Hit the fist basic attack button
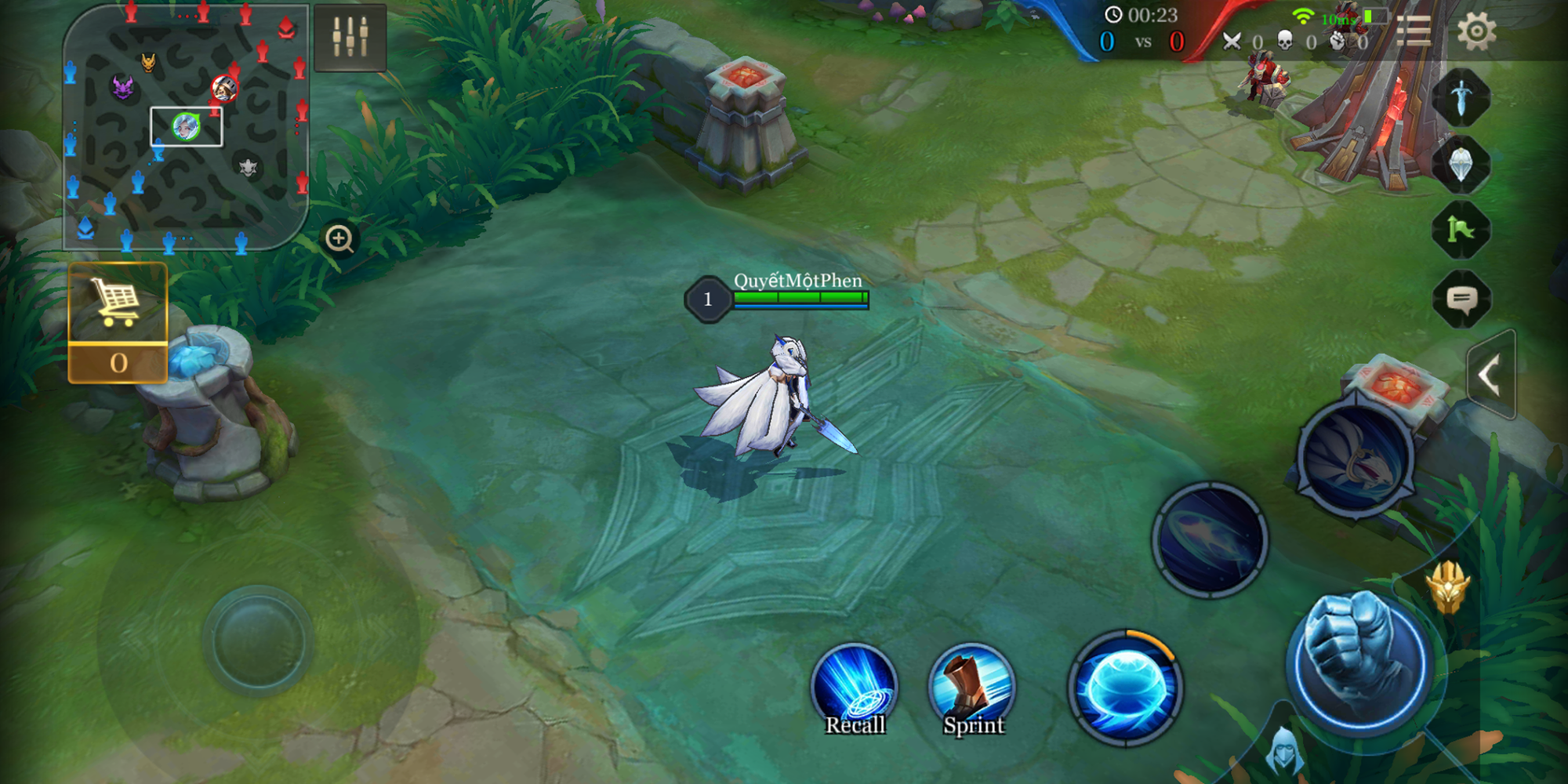 [x=1360, y=661]
